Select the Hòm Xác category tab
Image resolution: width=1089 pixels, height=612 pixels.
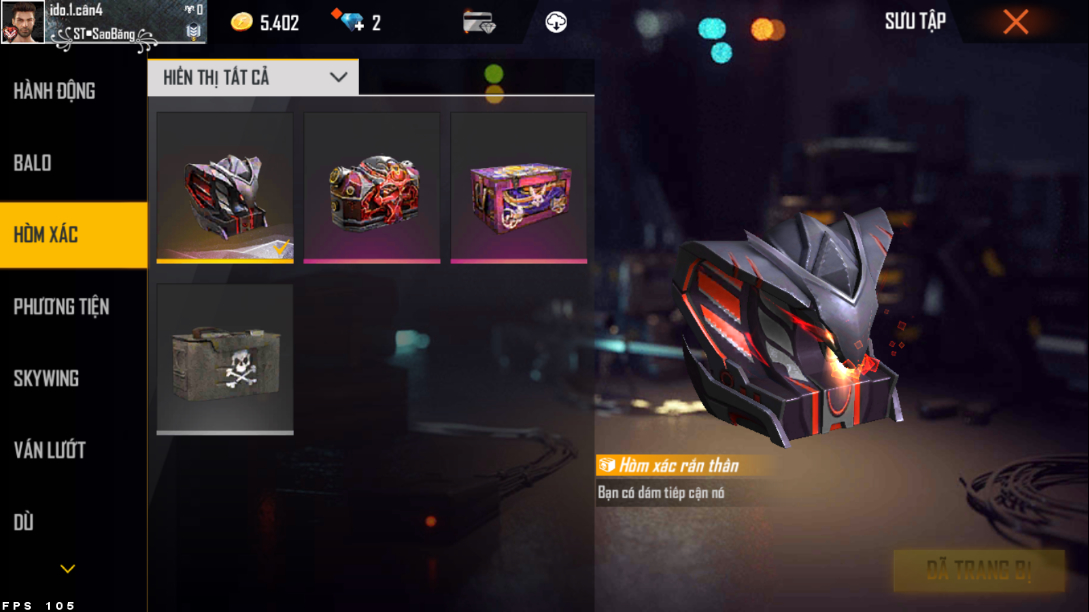[46, 235]
